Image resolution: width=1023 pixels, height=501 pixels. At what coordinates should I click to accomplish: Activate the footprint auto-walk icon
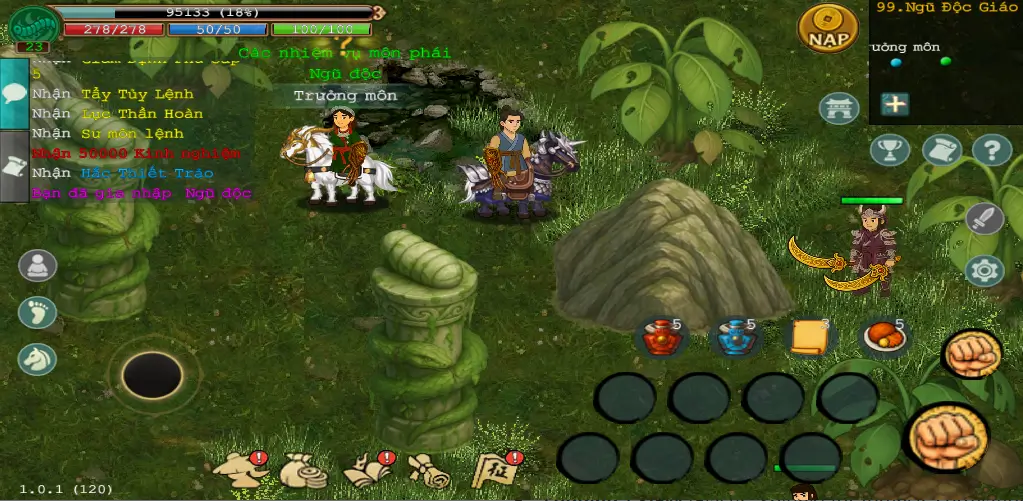[37, 312]
